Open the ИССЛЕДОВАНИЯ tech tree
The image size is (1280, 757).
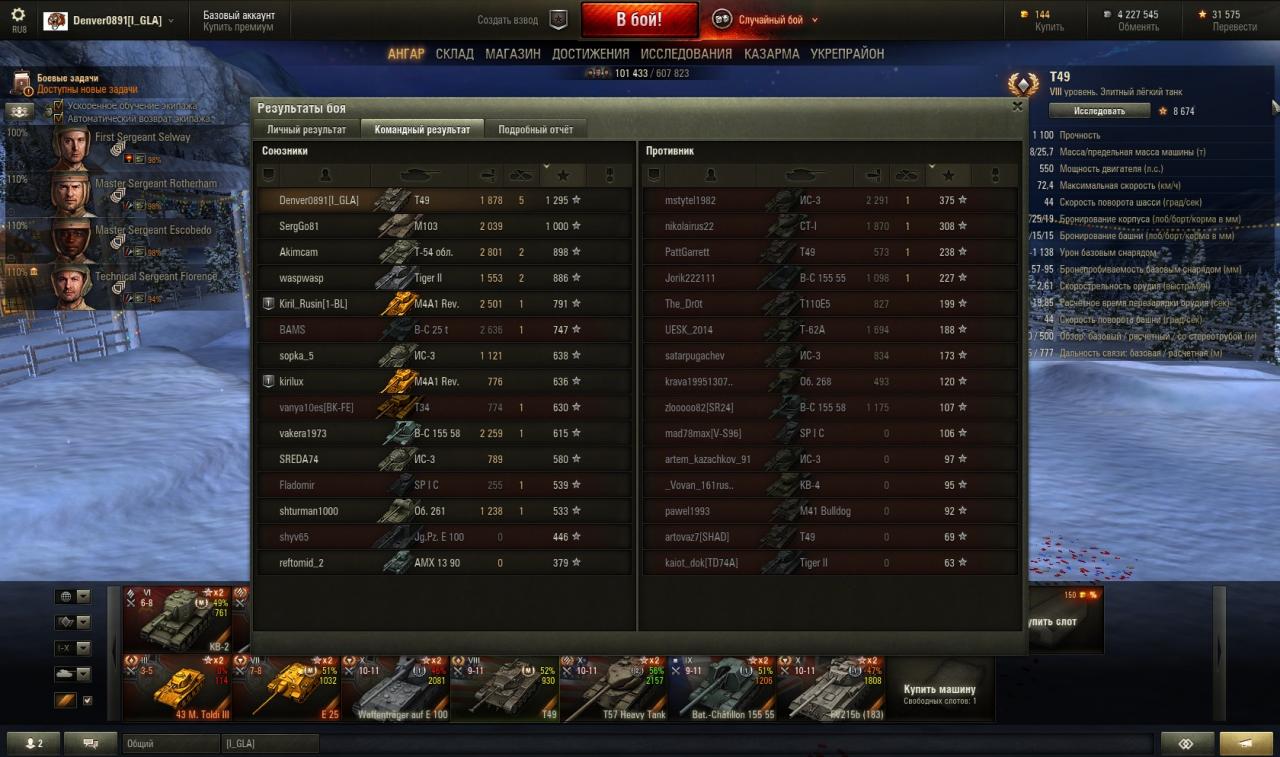686,54
